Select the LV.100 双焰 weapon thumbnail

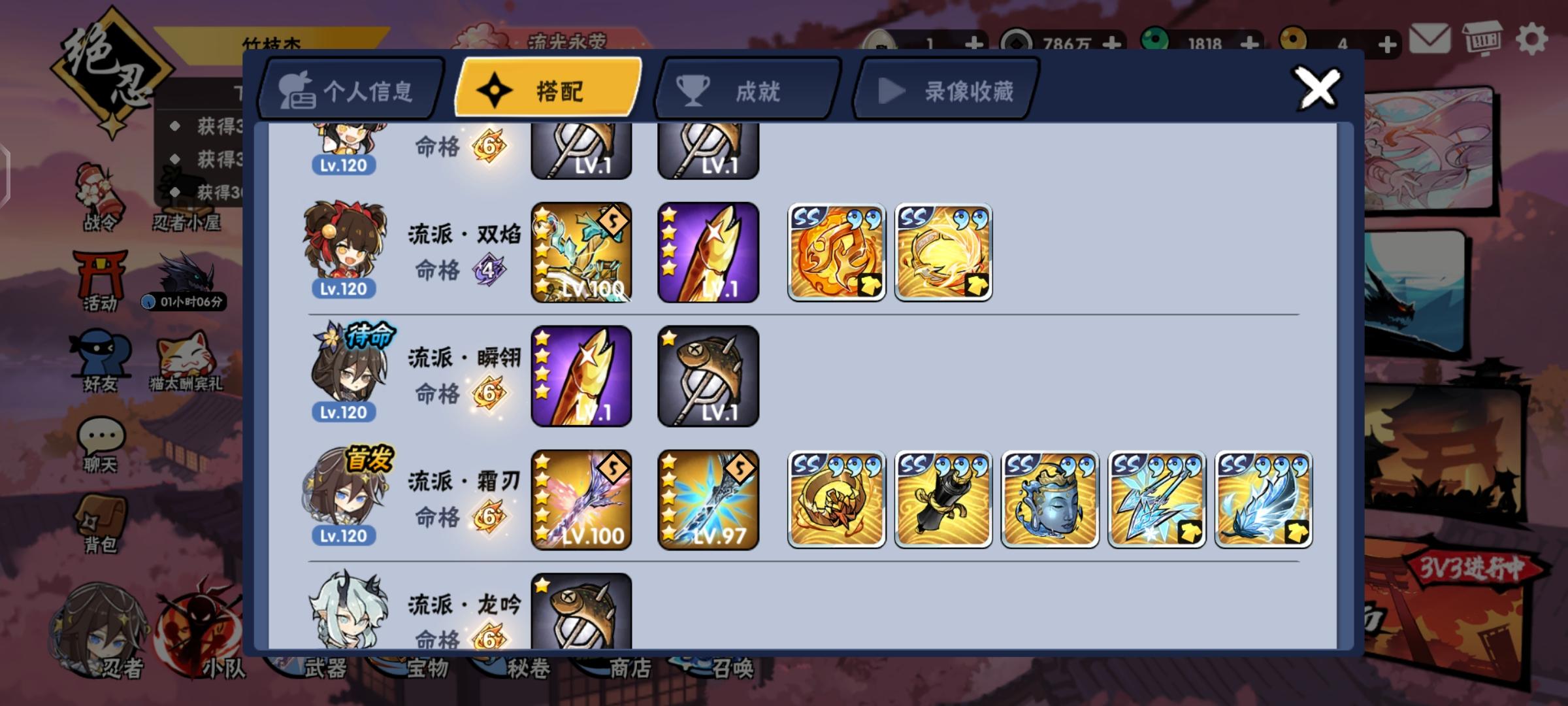click(581, 252)
